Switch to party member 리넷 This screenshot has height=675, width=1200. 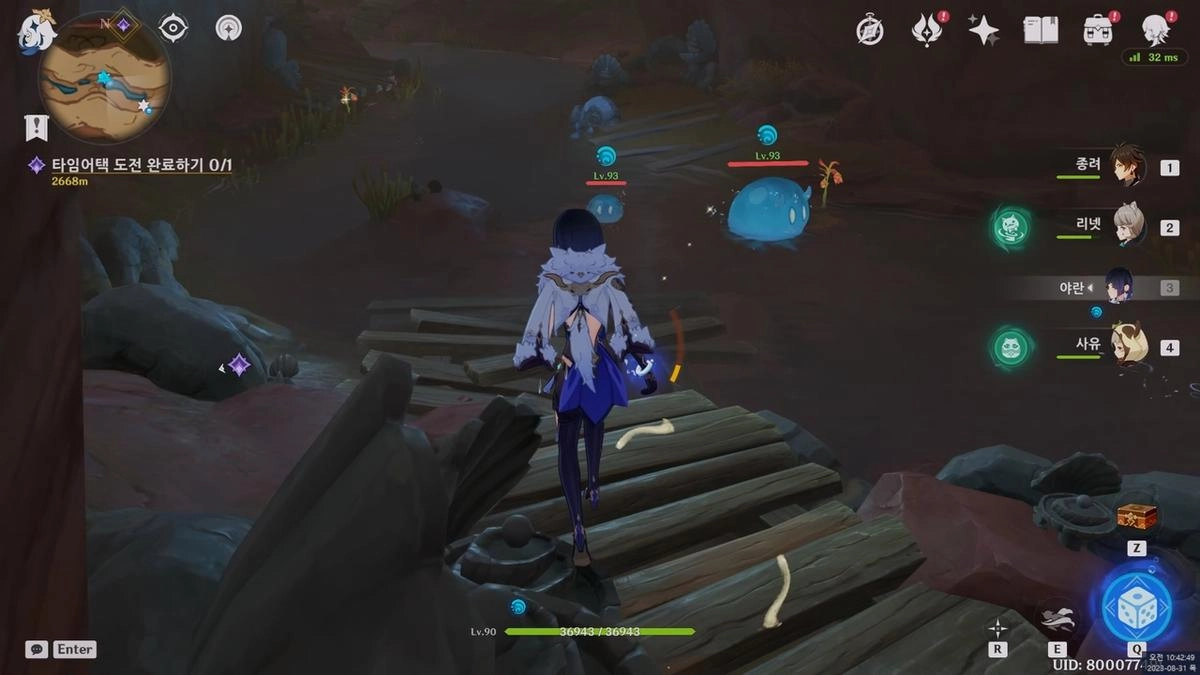click(1128, 227)
